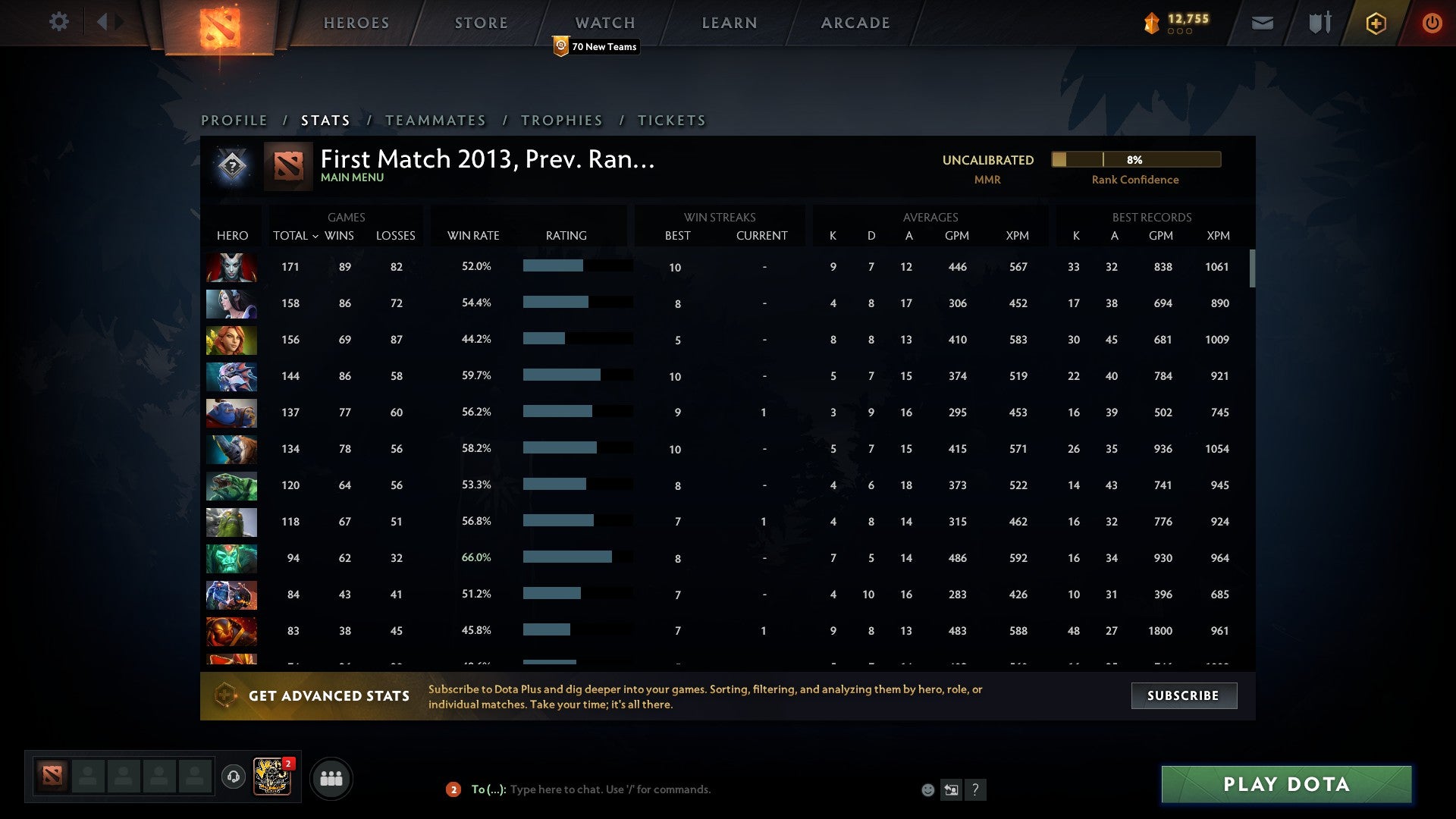Viewport: 1456px width, 819px height.
Task: Click the emoticon smiley in chat bar
Action: [x=927, y=789]
